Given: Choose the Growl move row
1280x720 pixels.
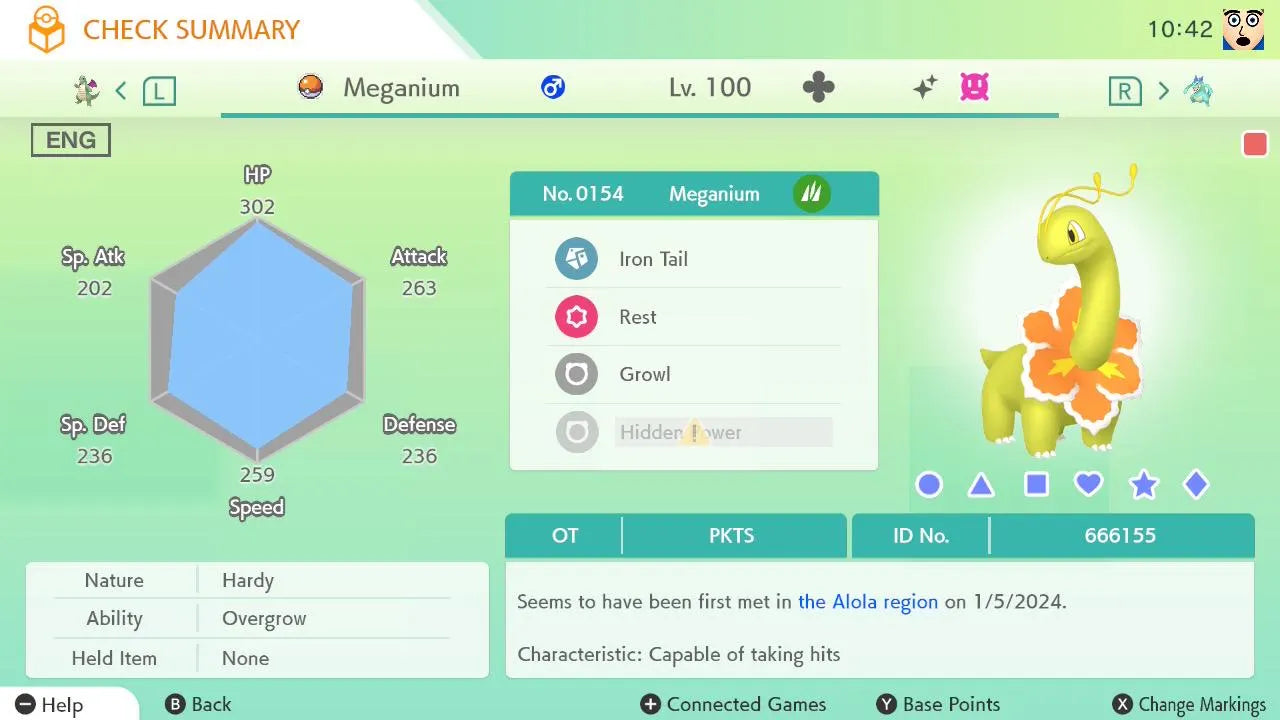Looking at the screenshot, I should click(692, 375).
